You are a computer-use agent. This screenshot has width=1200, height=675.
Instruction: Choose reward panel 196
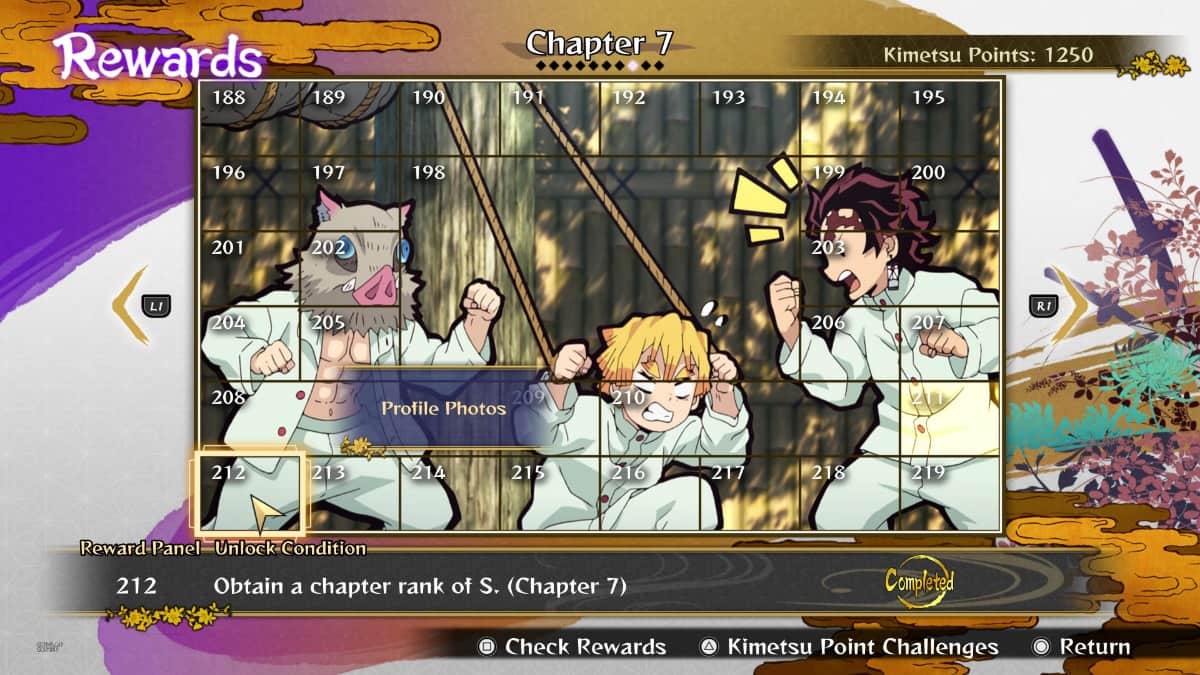[x=250, y=193]
